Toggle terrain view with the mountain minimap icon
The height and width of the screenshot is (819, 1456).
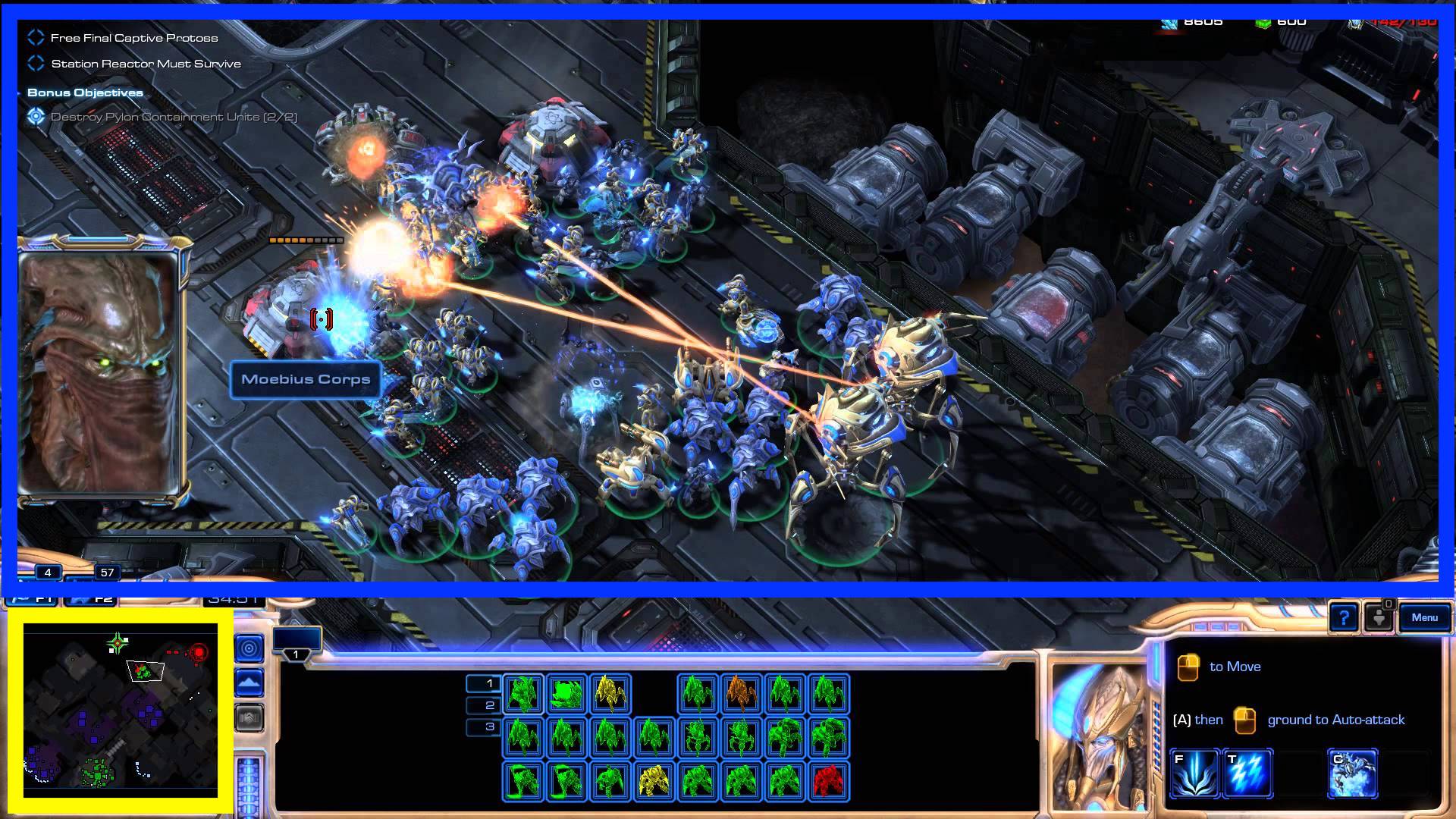249,682
